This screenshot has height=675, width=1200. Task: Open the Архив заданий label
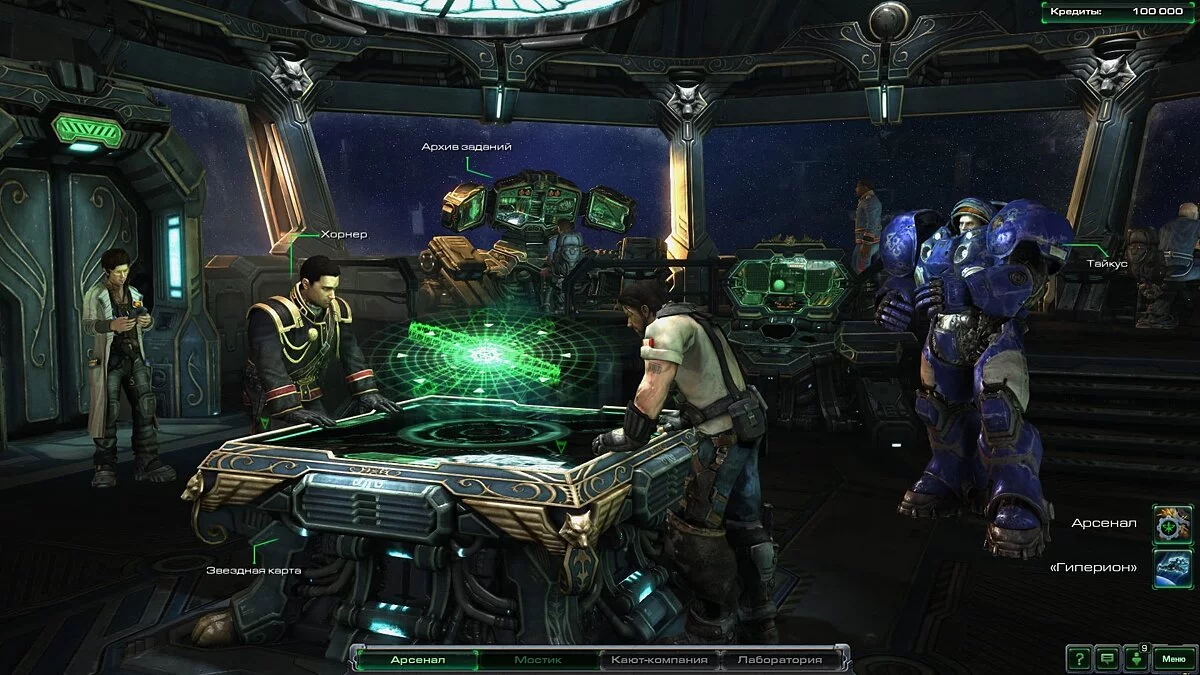click(466, 147)
